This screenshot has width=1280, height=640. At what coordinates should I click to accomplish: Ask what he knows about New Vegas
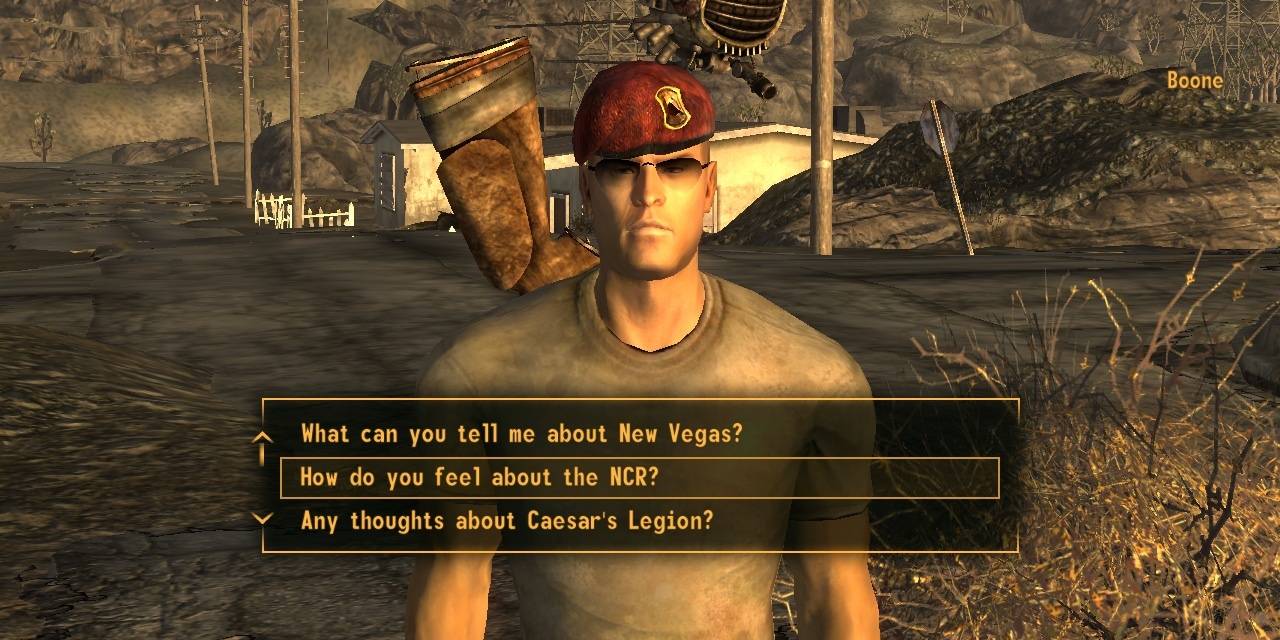coord(521,434)
